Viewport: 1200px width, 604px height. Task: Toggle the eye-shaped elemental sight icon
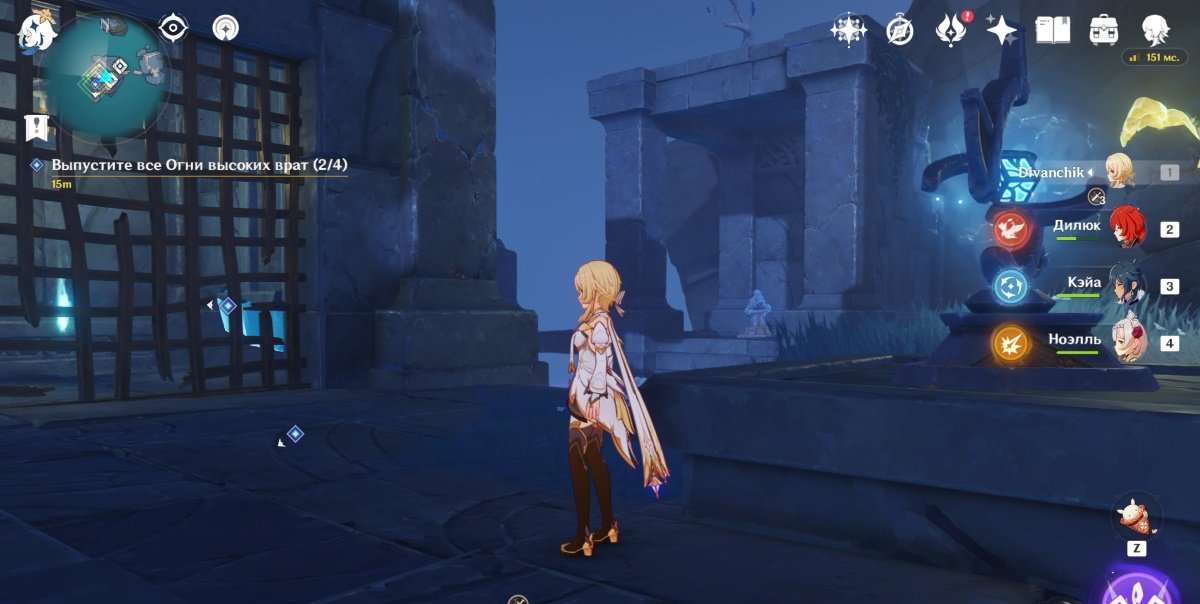174,28
